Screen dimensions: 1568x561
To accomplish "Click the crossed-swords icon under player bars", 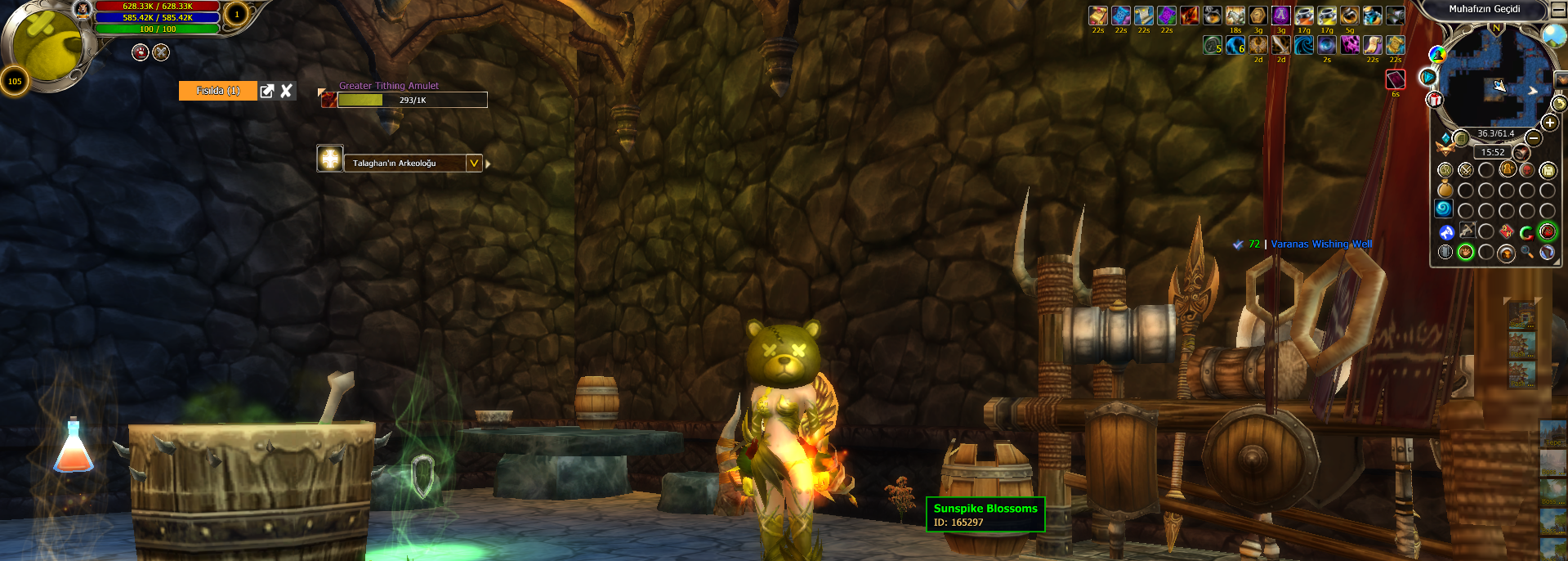I will pyautogui.click(x=162, y=52).
